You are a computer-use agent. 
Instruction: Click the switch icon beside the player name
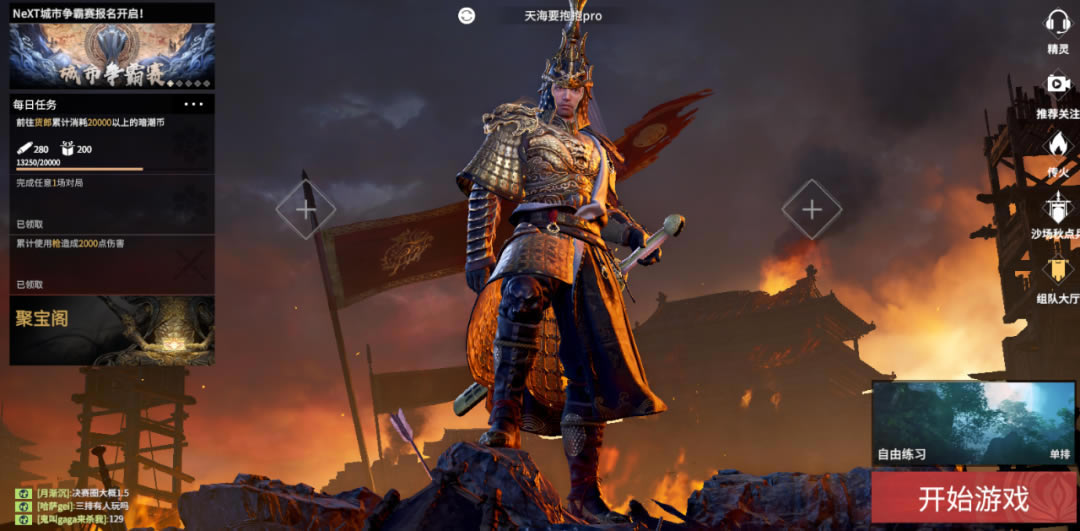[466, 15]
